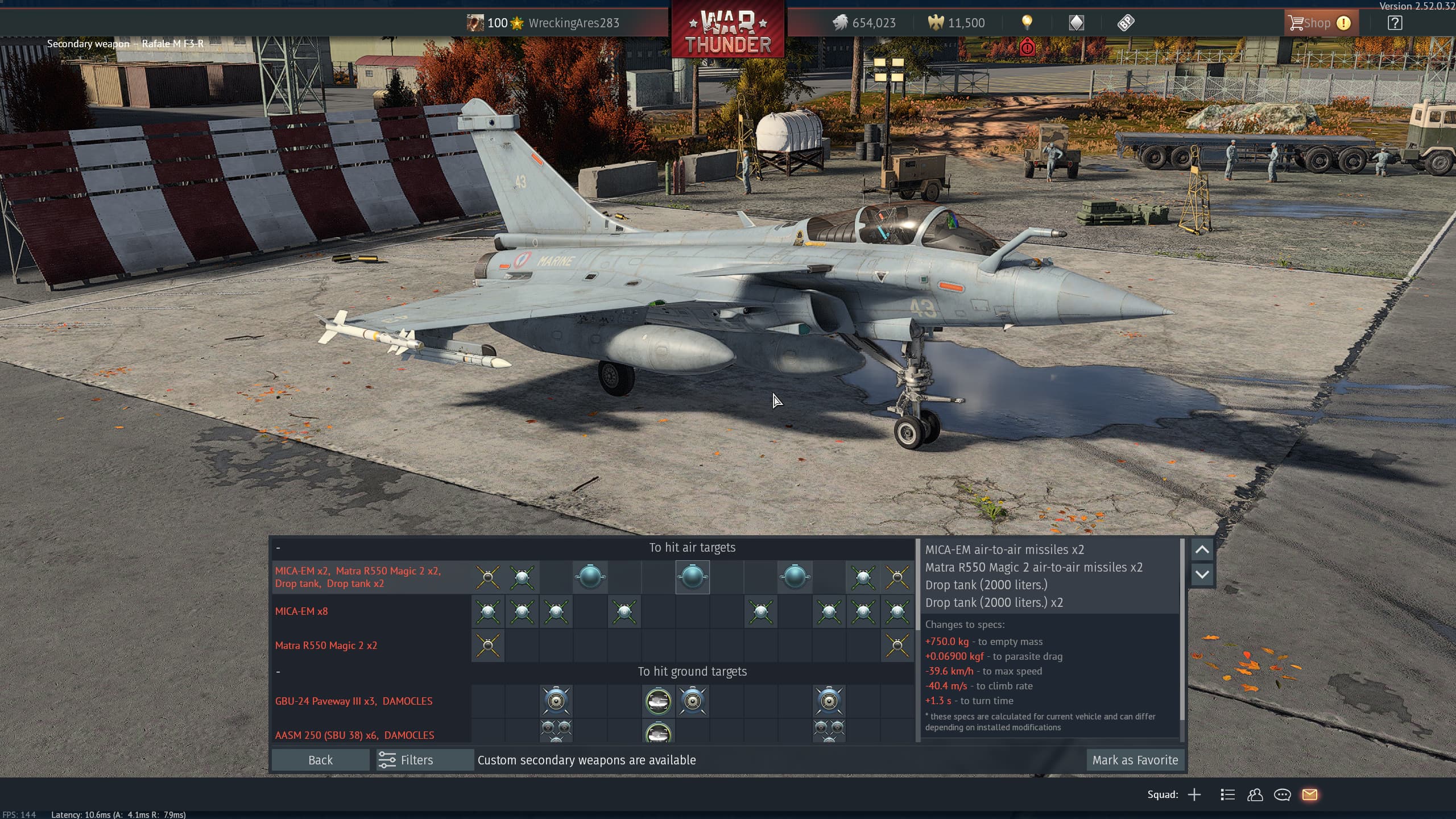Click the up arrow beside loadout description

coord(1202,549)
